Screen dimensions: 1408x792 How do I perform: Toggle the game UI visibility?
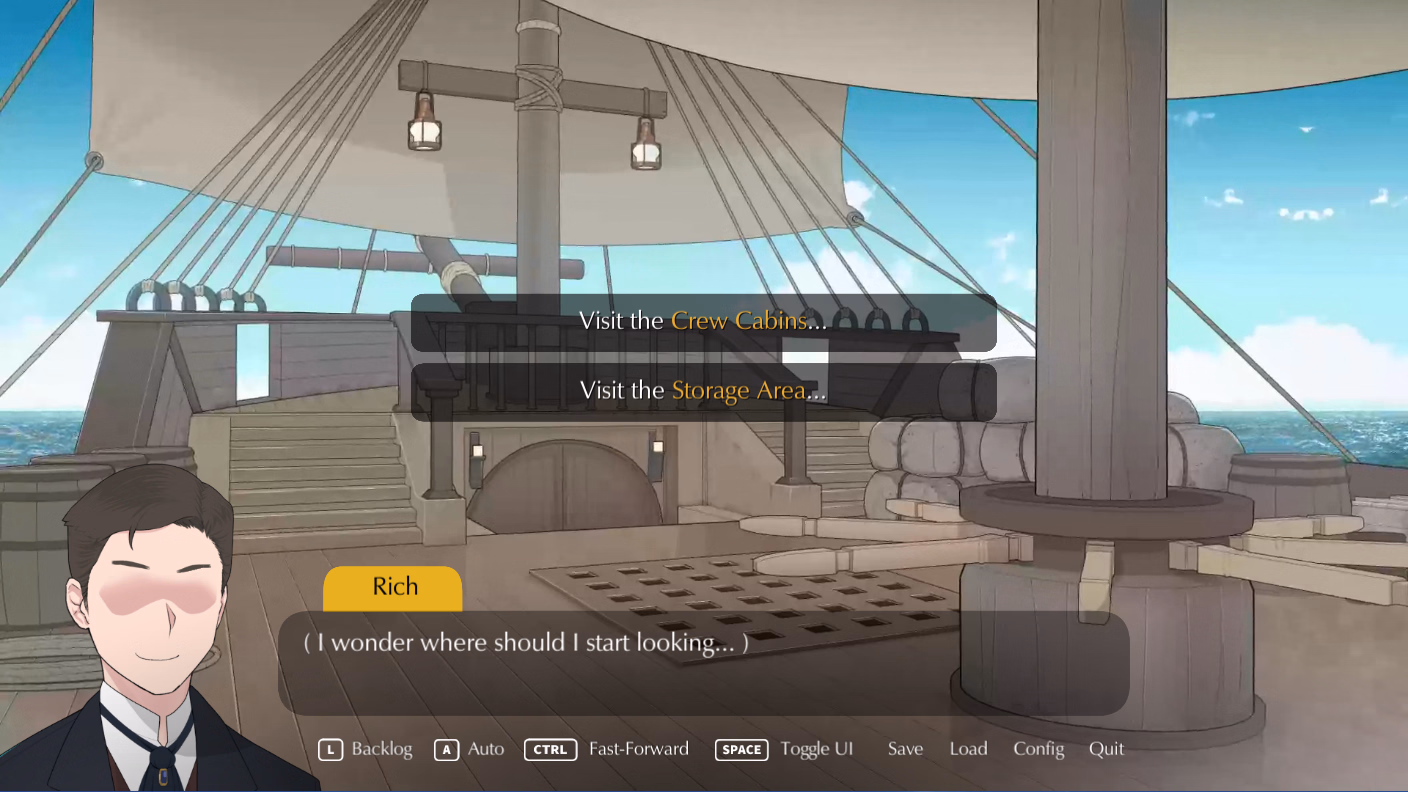[817, 749]
